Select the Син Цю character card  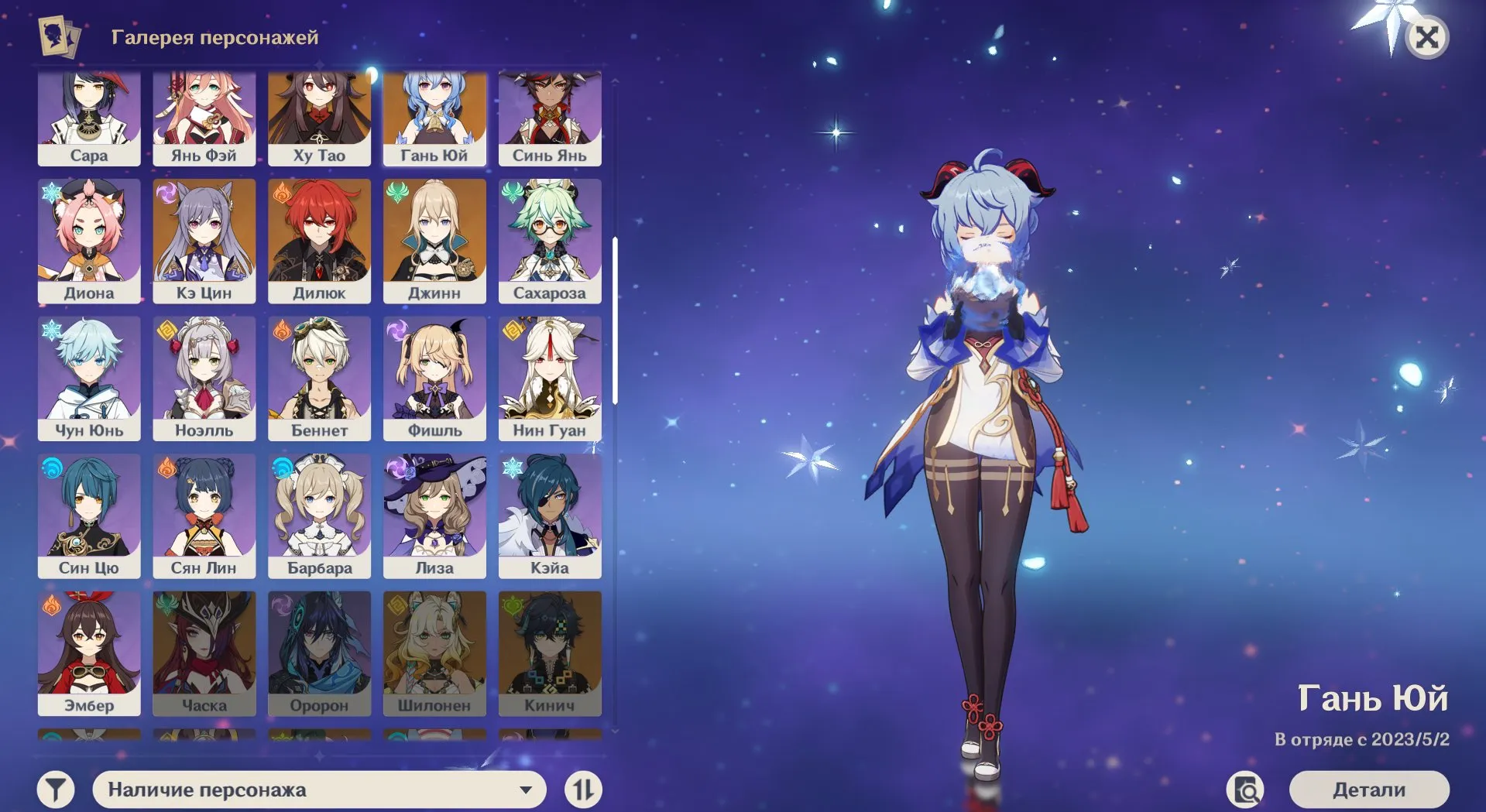click(x=89, y=516)
